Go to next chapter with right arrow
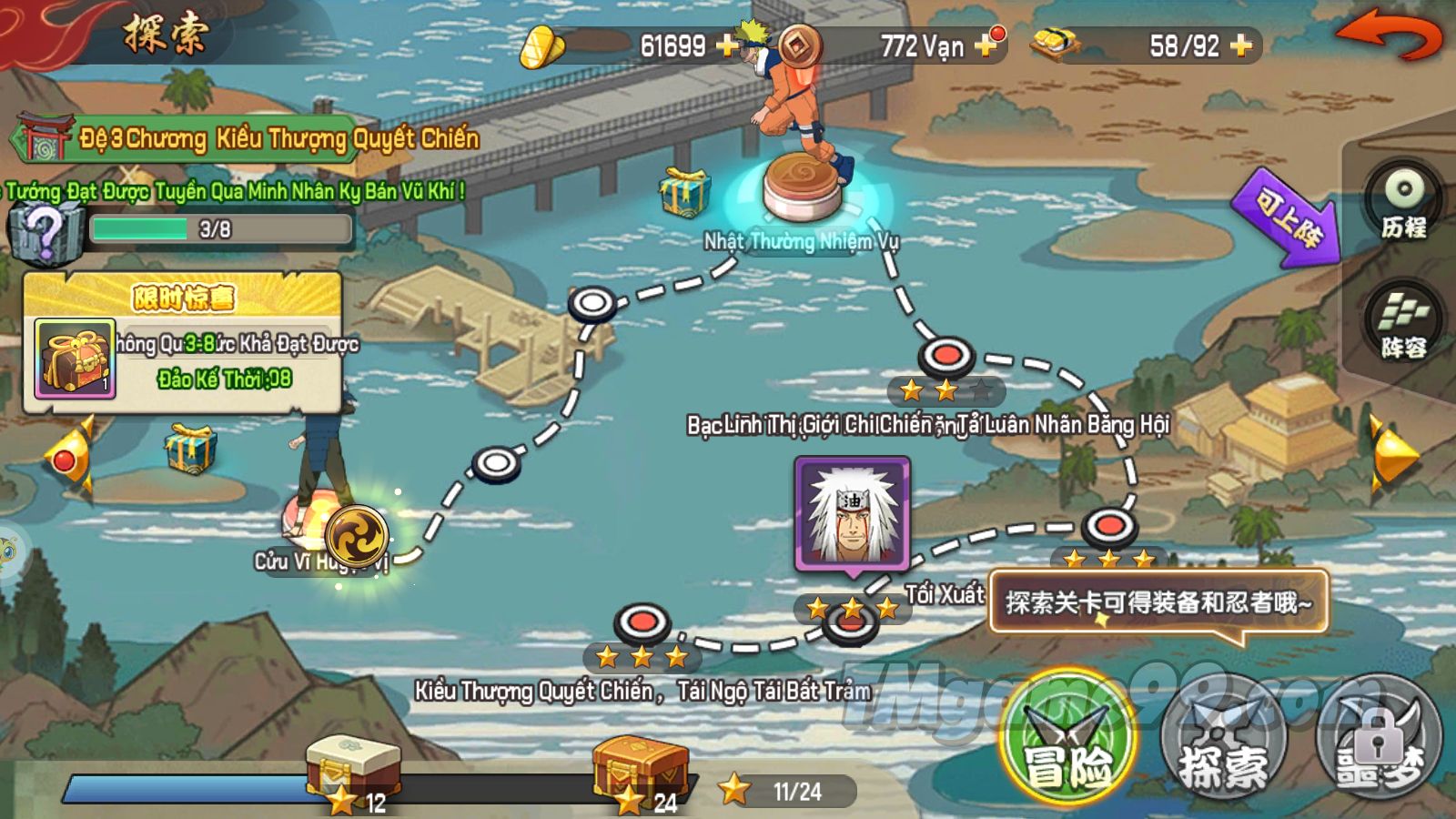Viewport: 1456px width, 819px height. click(x=1391, y=453)
